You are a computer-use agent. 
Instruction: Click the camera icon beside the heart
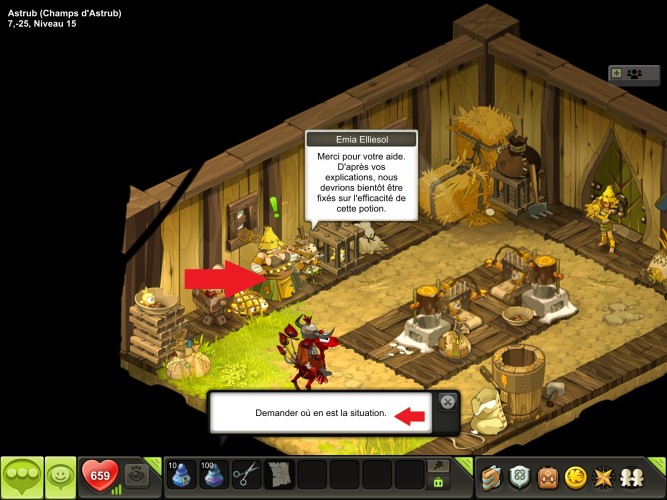click(x=139, y=476)
